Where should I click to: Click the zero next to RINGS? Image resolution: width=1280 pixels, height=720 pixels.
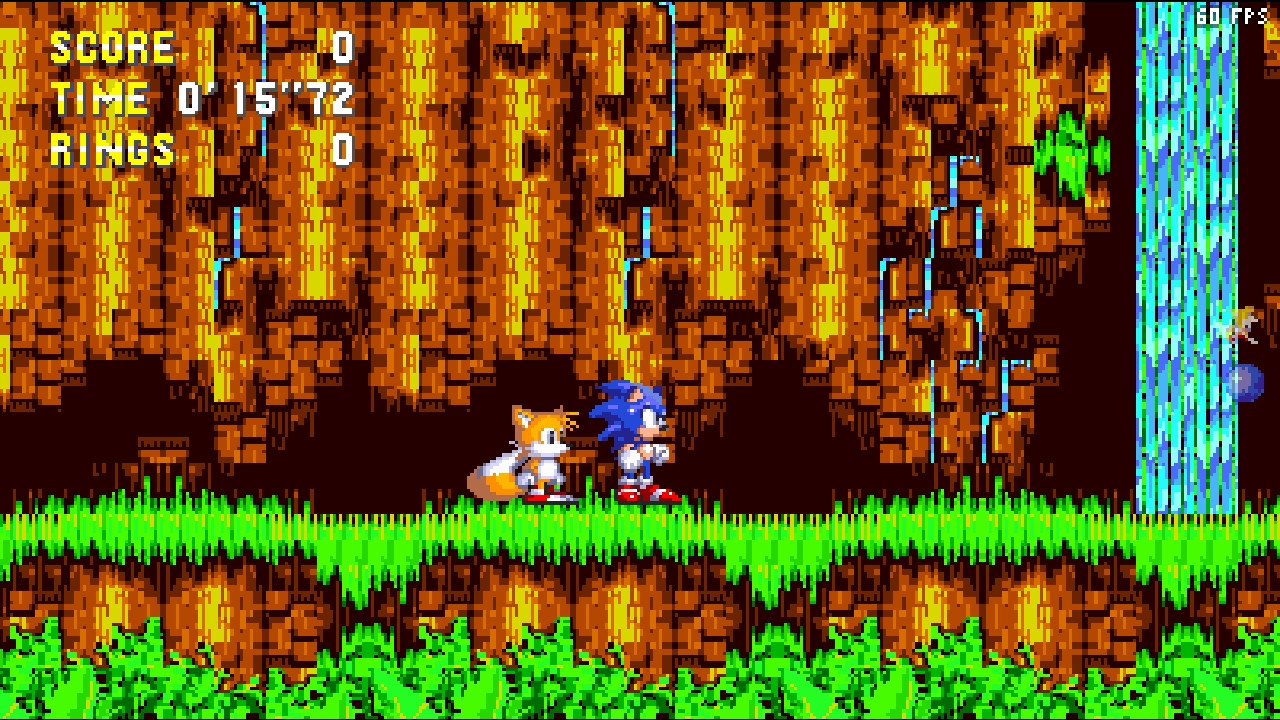pos(345,150)
